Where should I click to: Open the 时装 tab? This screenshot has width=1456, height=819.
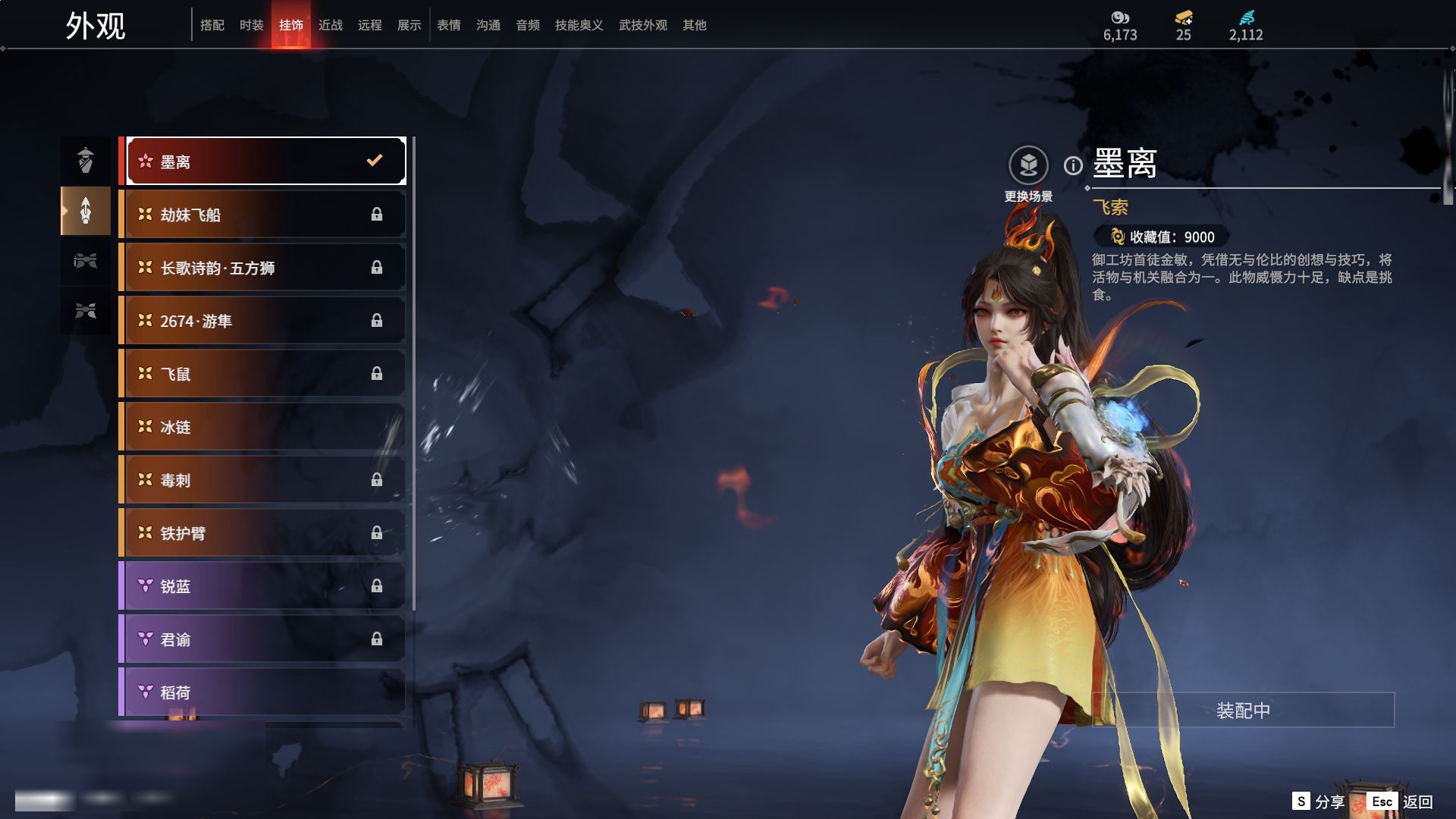[x=252, y=25]
